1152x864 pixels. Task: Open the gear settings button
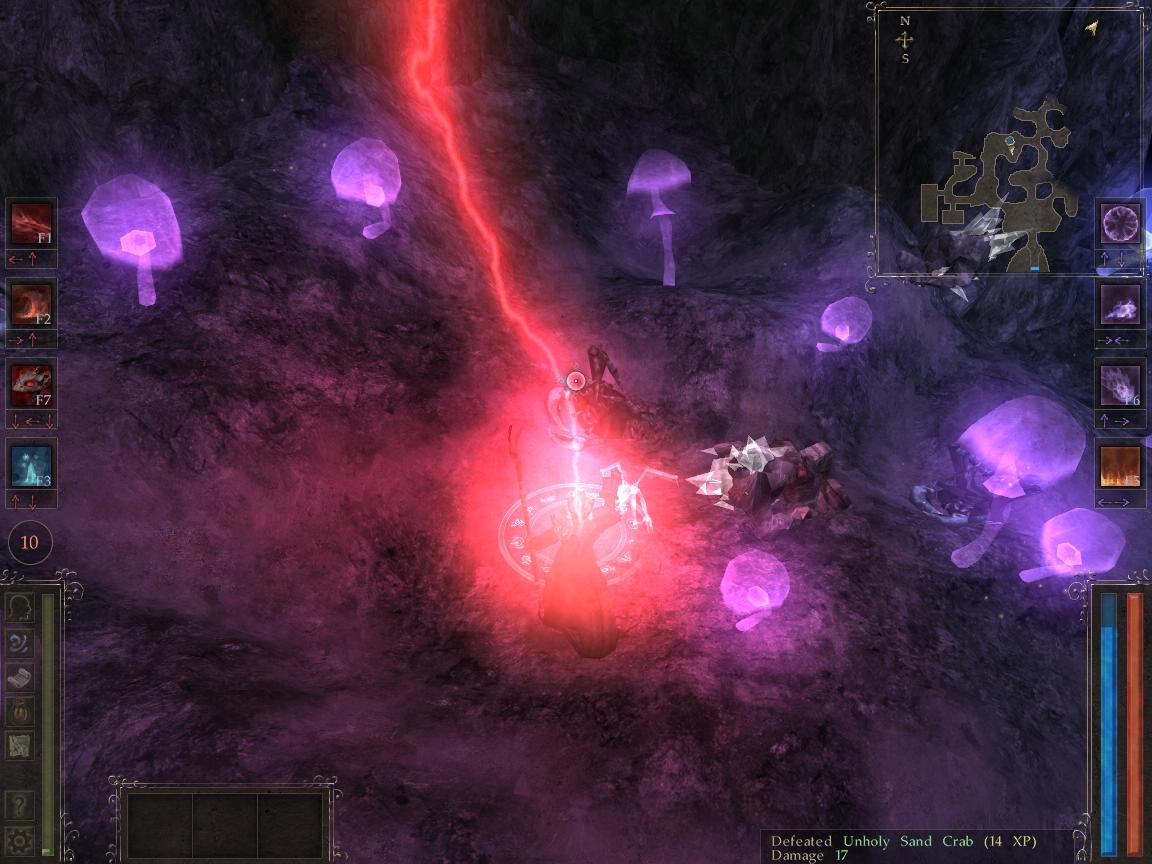tap(21, 839)
